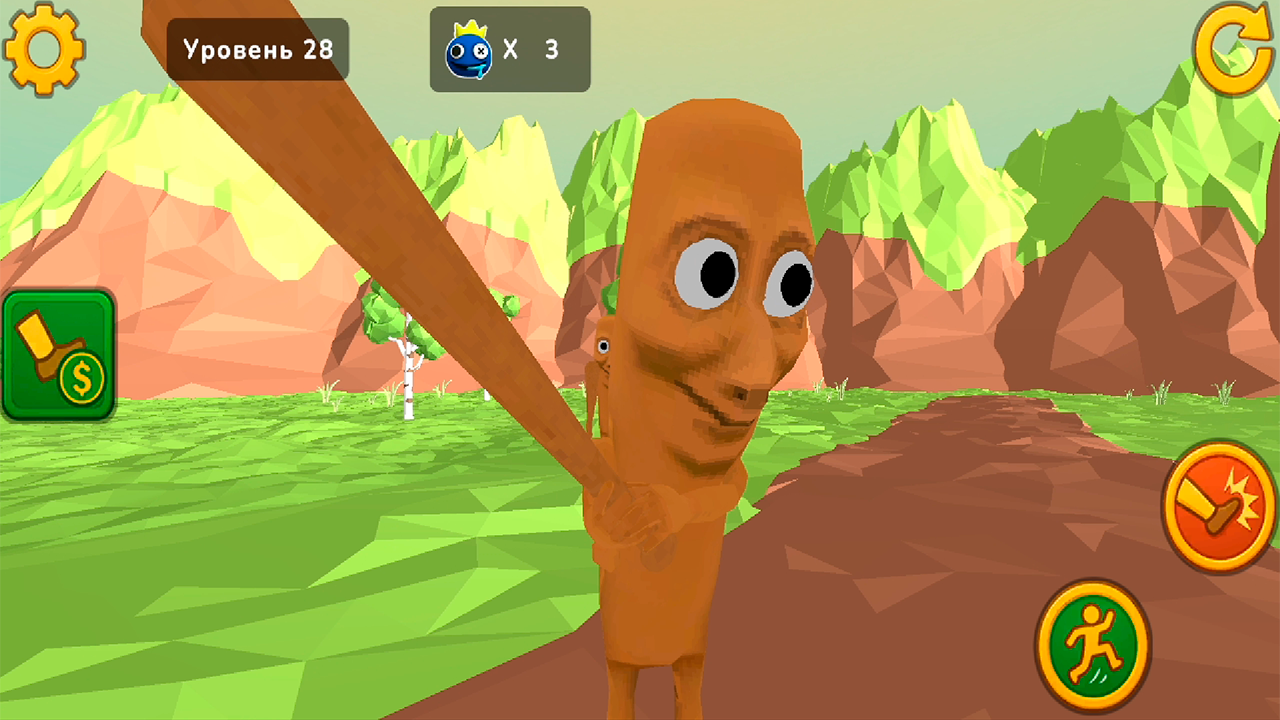Image resolution: width=1280 pixels, height=720 pixels.
Task: Tap the Уровень 28 level banner
Action: pyautogui.click(x=256, y=48)
